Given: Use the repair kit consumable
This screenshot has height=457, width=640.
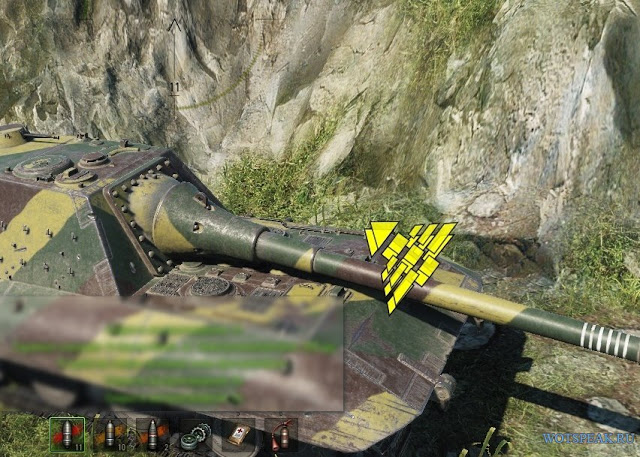Looking at the screenshot, I should [x=195, y=435].
